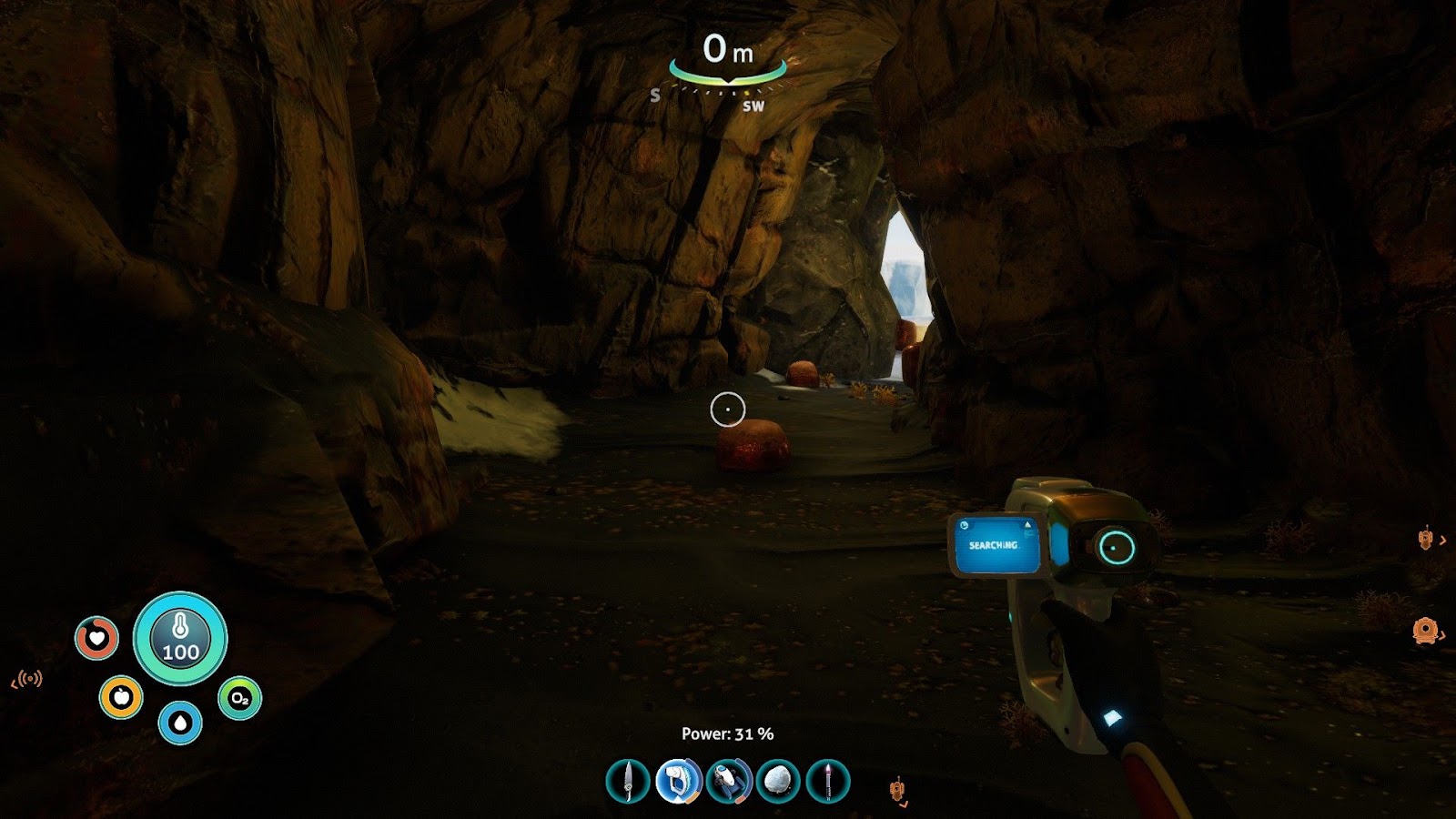
Task: Expand the chevron beside the top ping marker
Action: [x=1444, y=539]
